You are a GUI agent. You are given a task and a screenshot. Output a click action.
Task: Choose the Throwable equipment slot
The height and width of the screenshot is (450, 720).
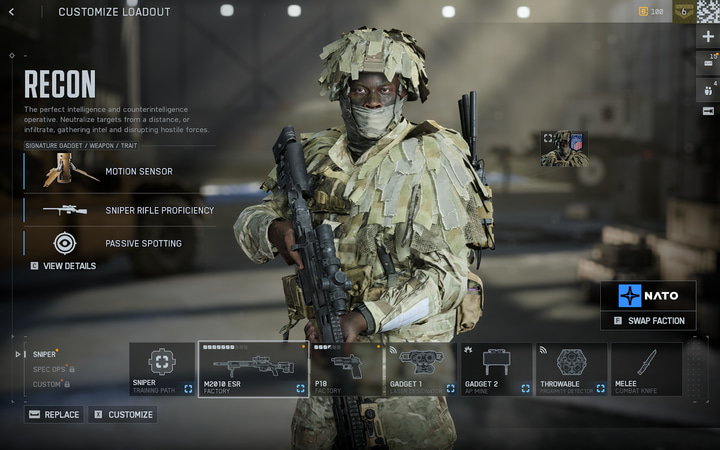click(571, 369)
